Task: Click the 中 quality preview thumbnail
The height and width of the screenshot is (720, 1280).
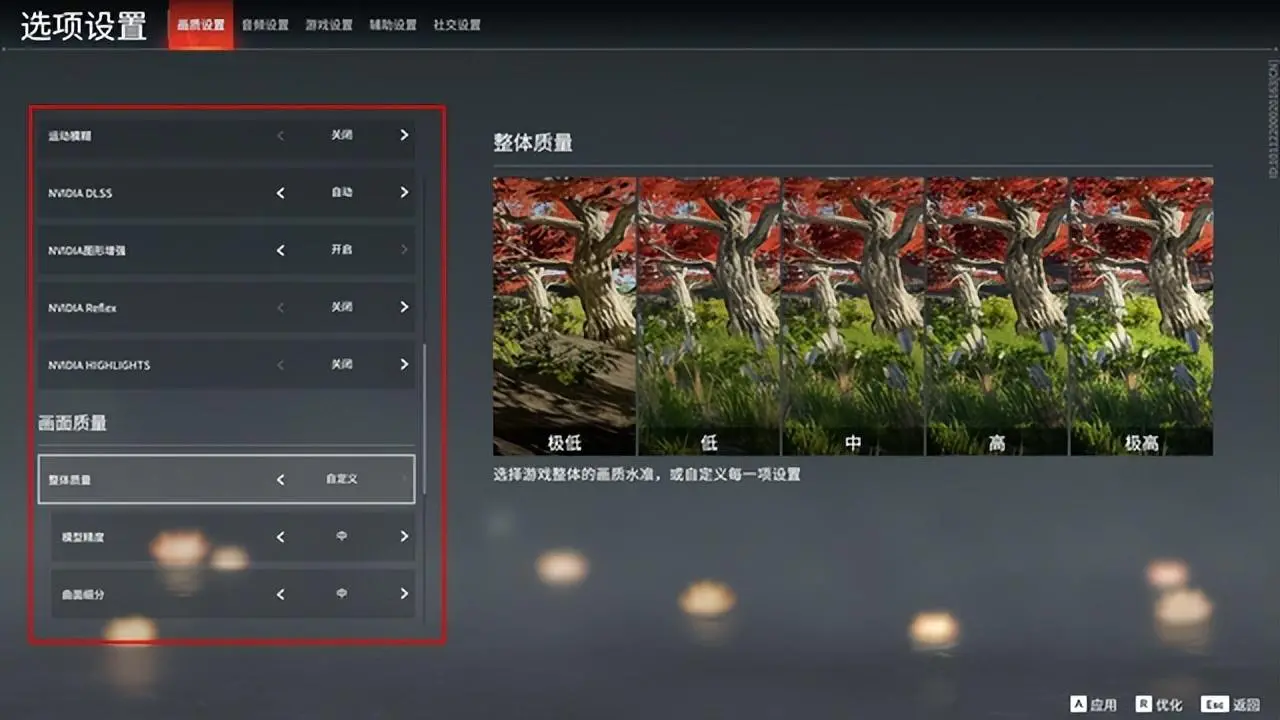Action: (x=852, y=310)
